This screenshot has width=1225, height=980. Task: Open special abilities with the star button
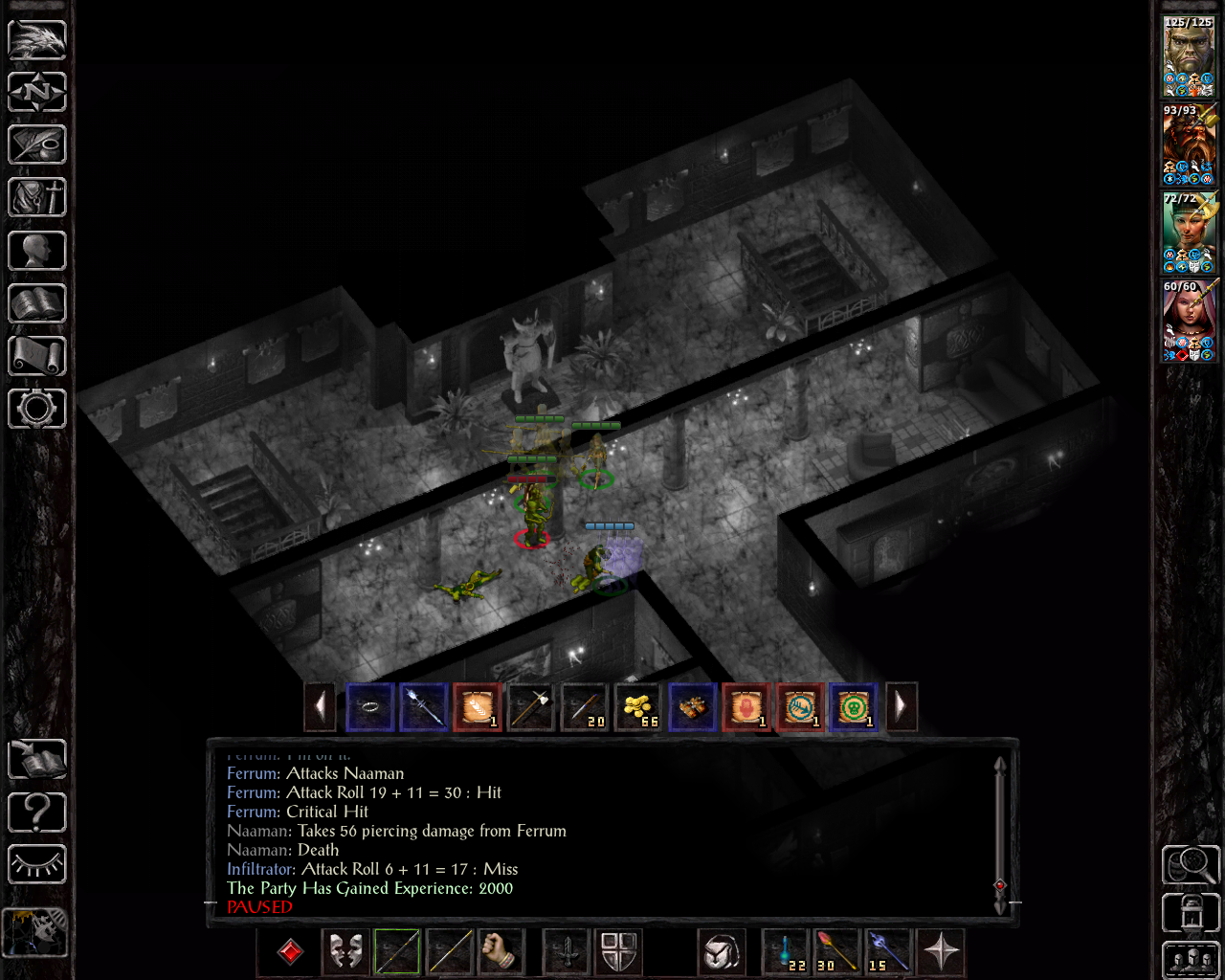(x=941, y=952)
